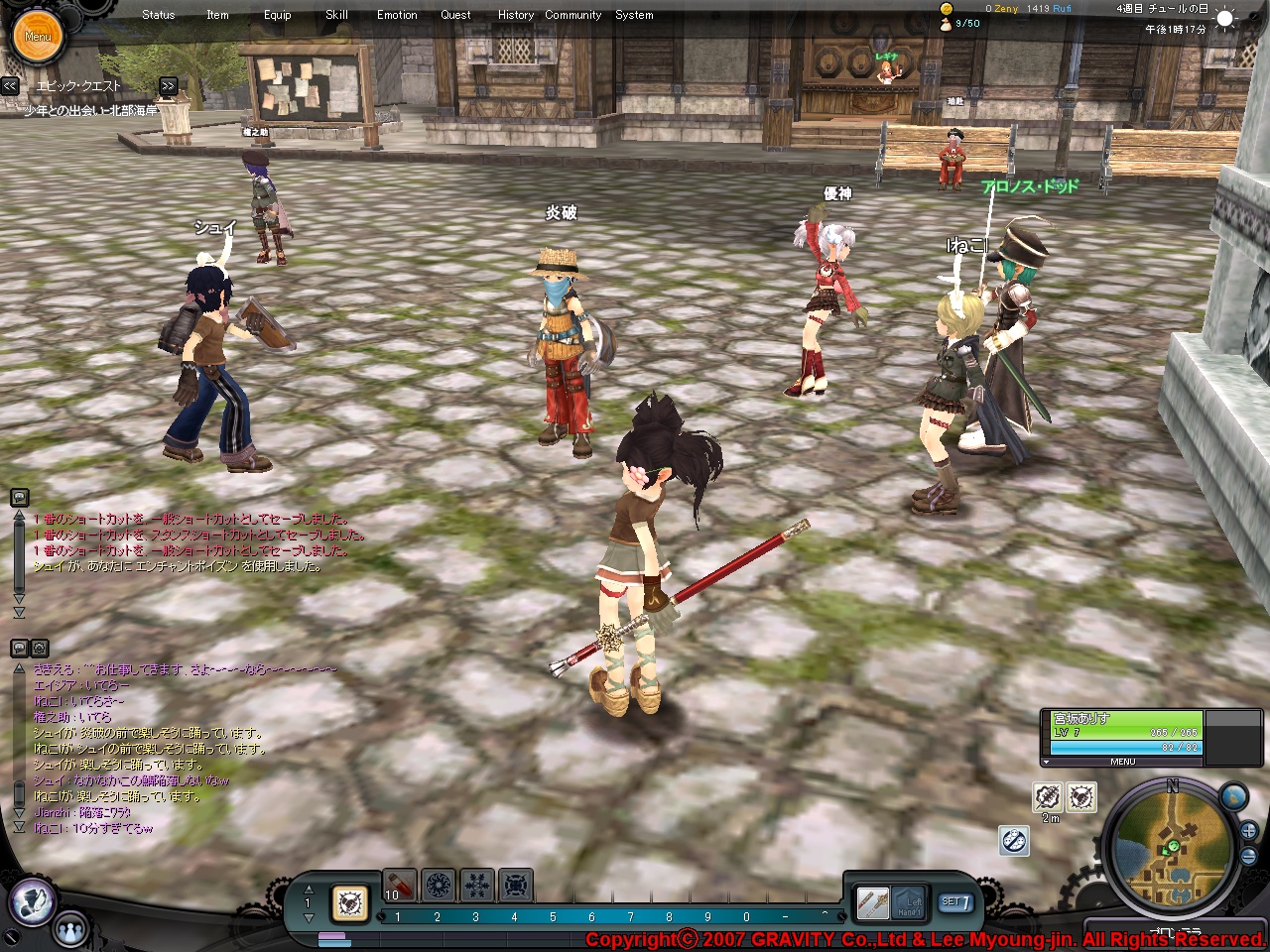Go to the next quest tracker page
Viewport: 1270px width, 952px height.
click(168, 86)
